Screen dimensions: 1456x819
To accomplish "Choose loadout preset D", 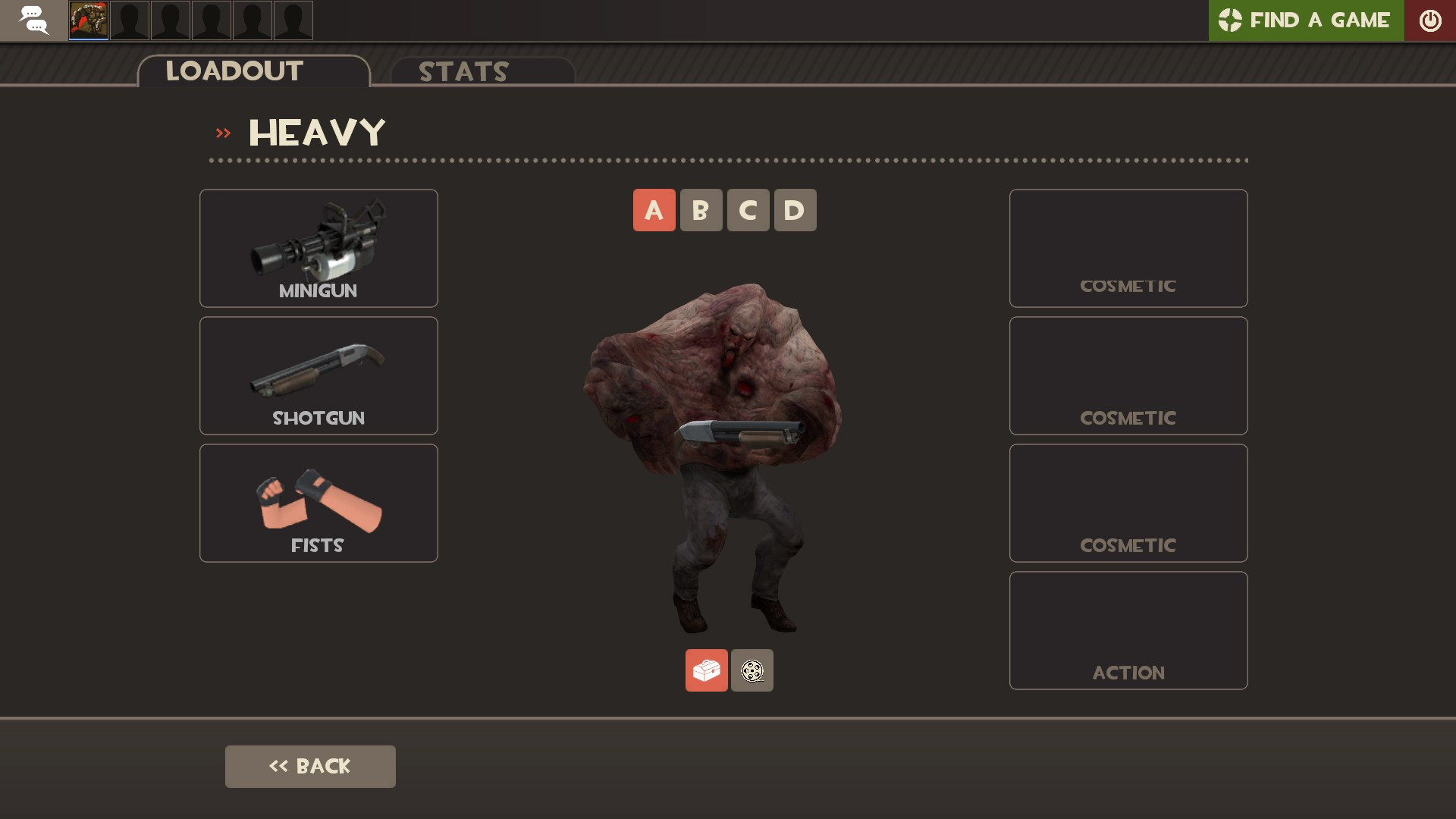I will tap(795, 210).
